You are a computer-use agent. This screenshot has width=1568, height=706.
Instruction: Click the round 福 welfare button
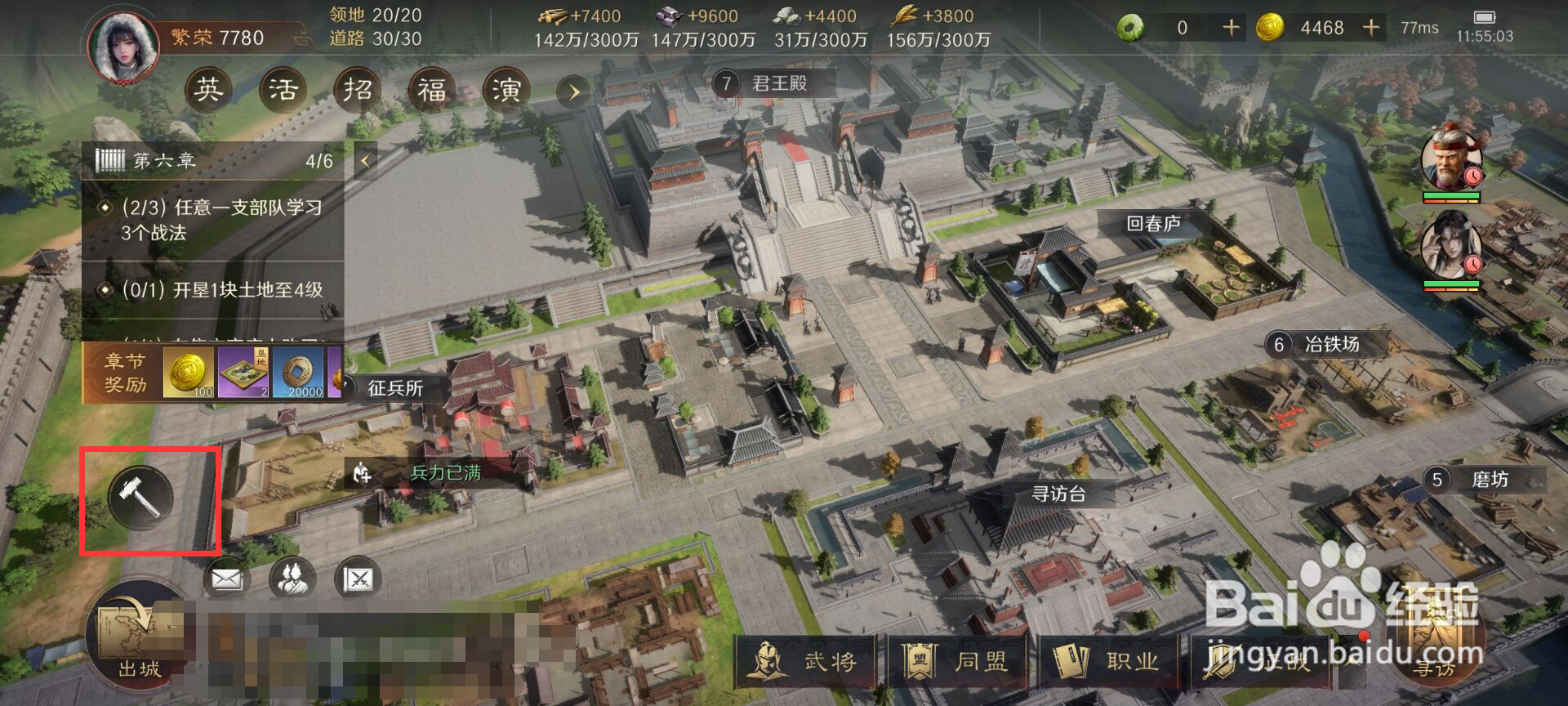431,89
